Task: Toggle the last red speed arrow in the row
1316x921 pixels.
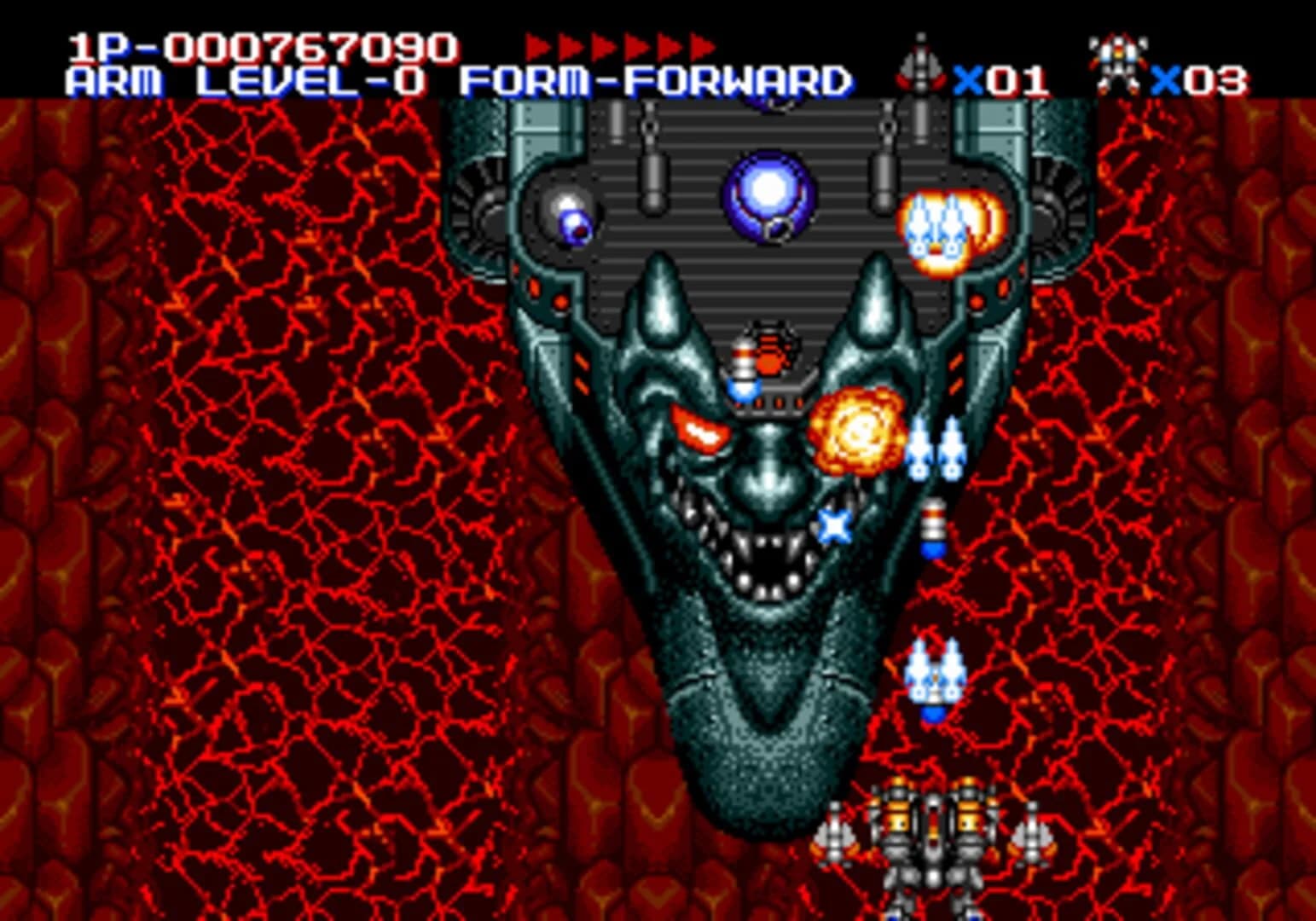Action: [x=701, y=44]
